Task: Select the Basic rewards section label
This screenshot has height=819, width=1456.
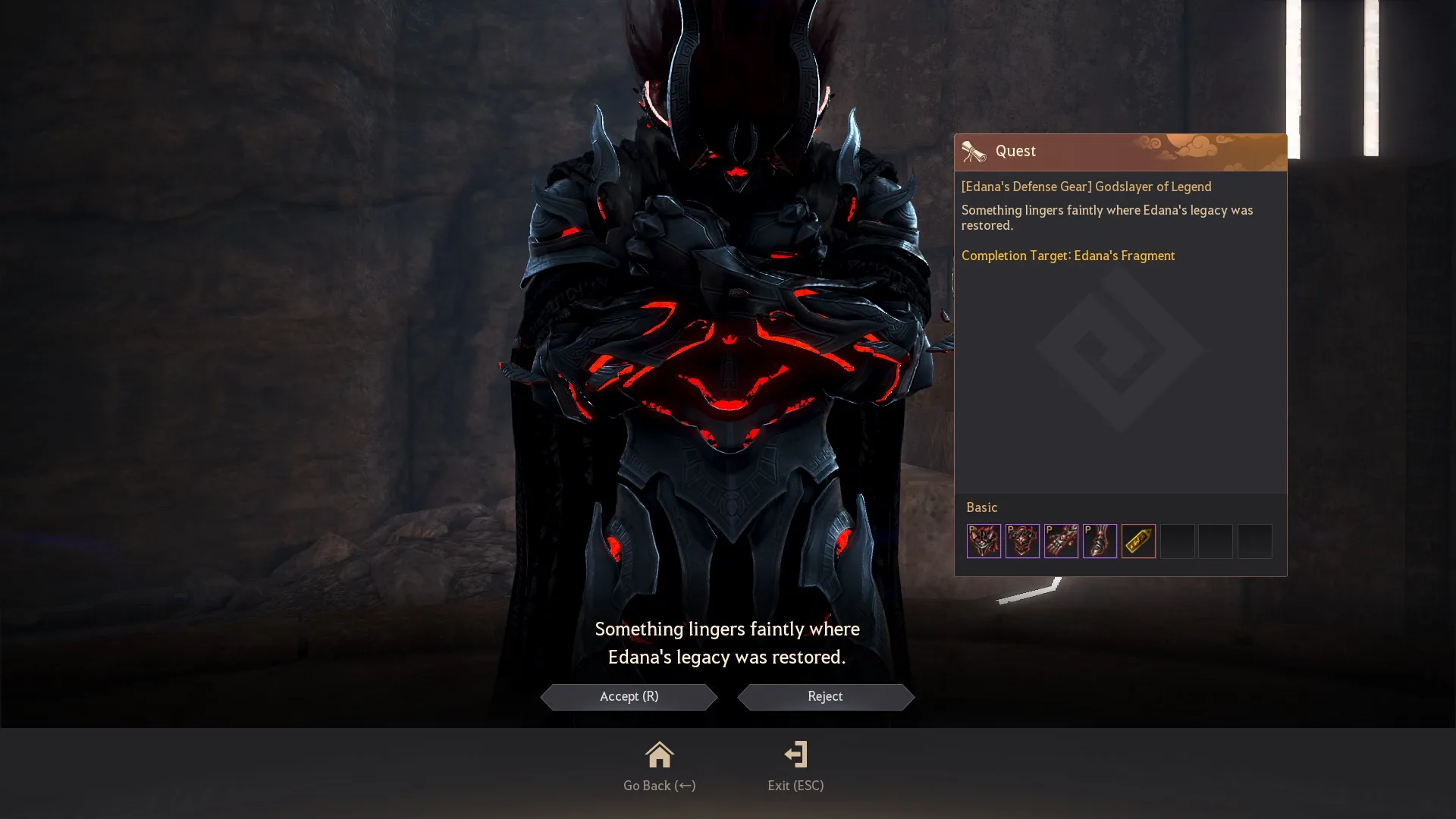Action: (982, 507)
